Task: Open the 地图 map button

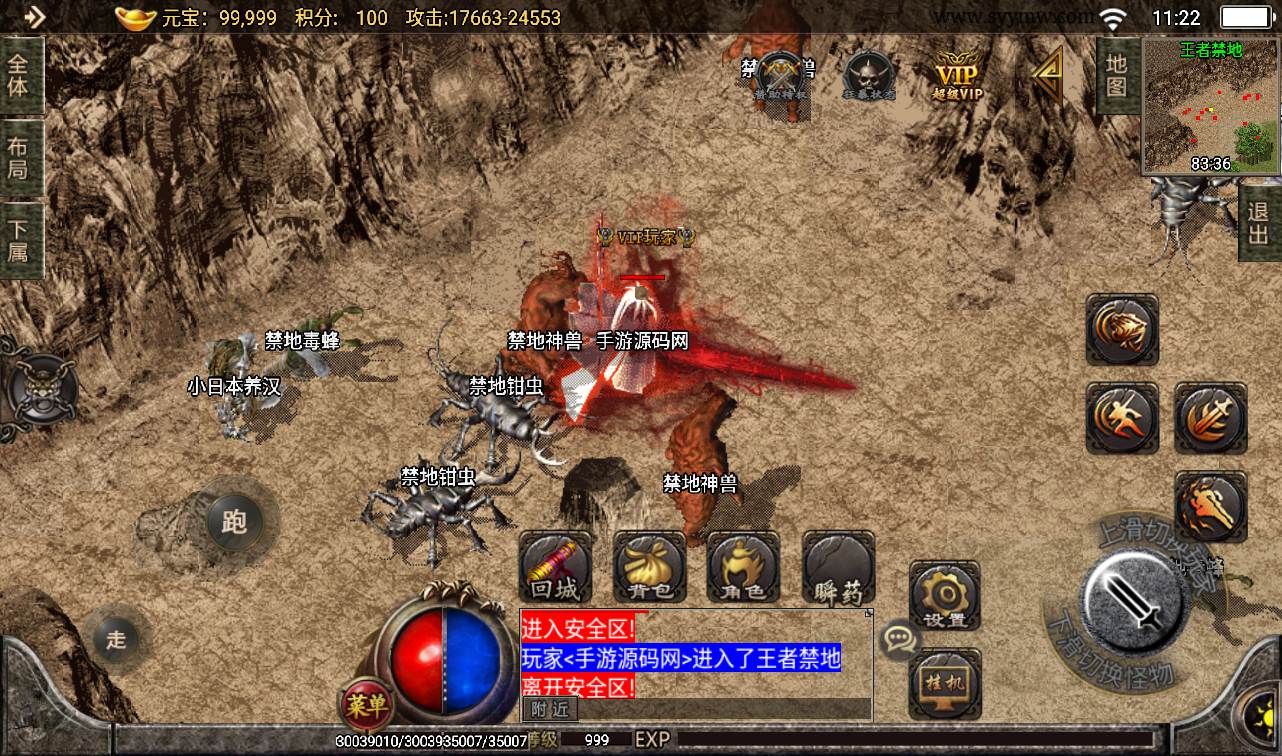Action: point(1117,75)
